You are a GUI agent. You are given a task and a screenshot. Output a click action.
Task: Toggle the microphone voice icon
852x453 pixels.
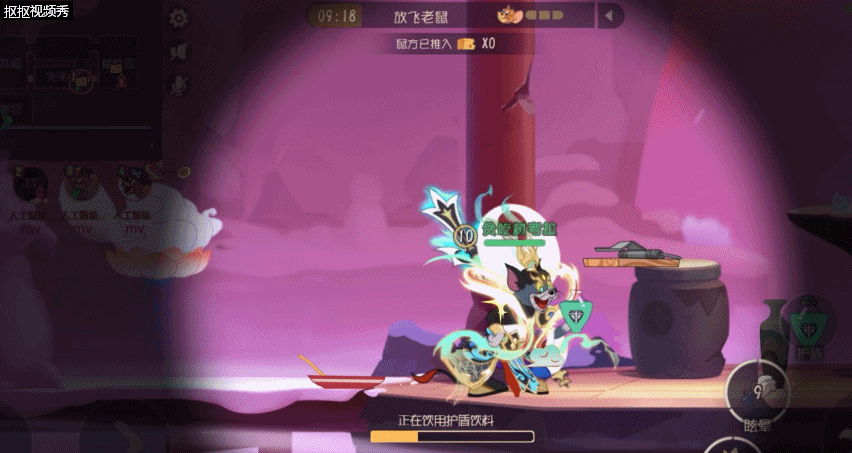coord(179,85)
